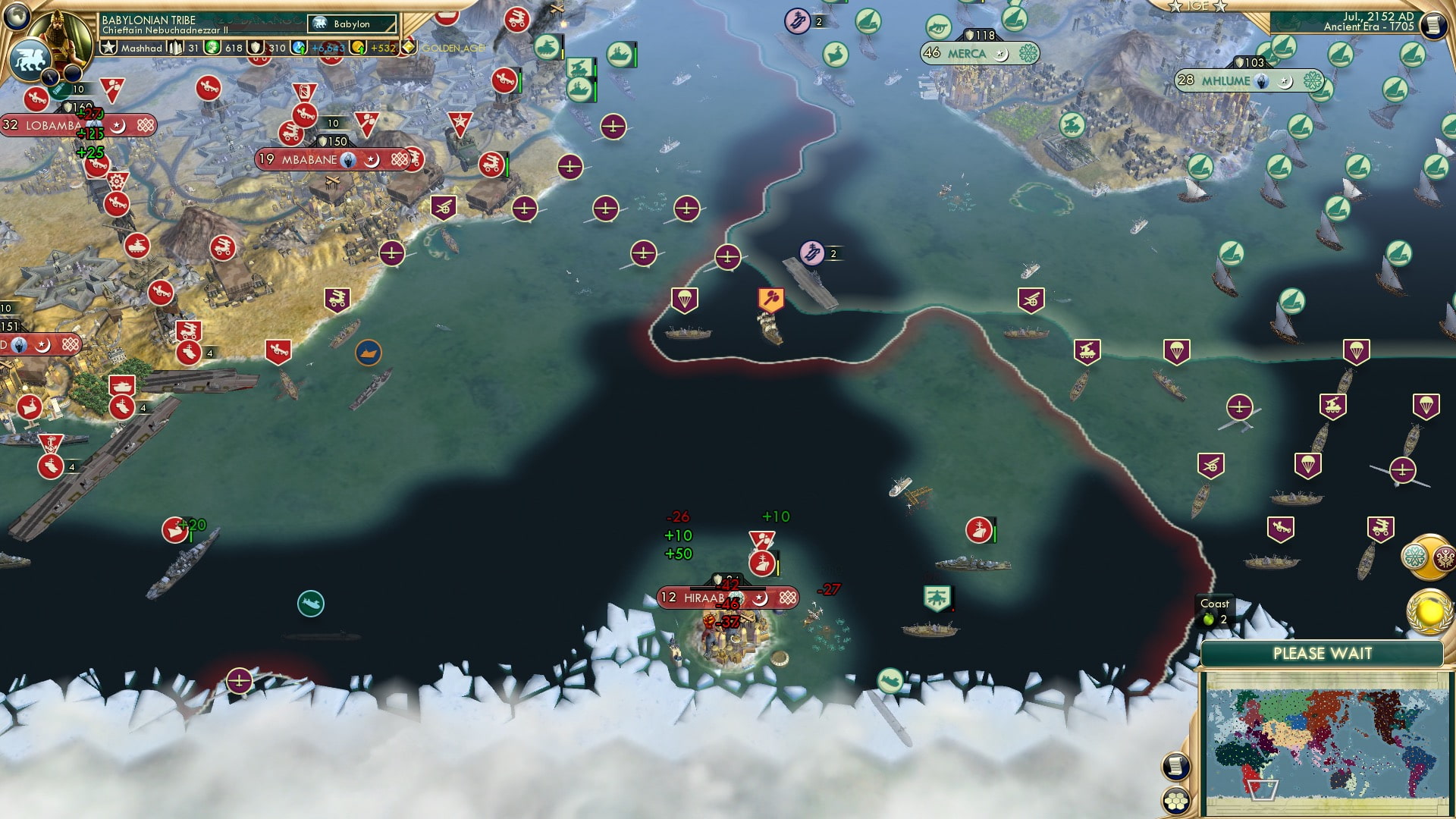
Task: Click the PLEASE WAIT banner
Action: tap(1325, 652)
